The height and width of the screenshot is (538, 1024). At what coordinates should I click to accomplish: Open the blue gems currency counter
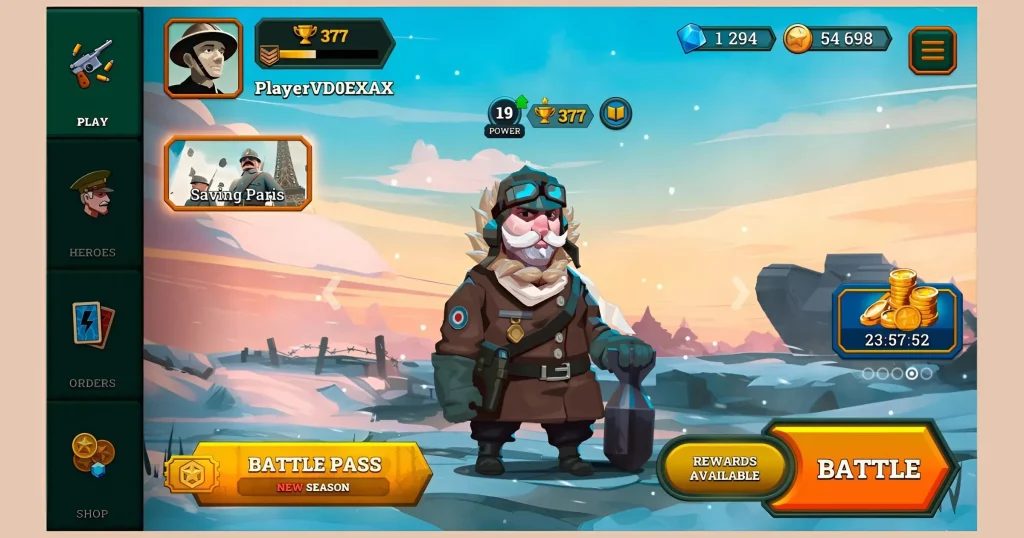click(725, 39)
